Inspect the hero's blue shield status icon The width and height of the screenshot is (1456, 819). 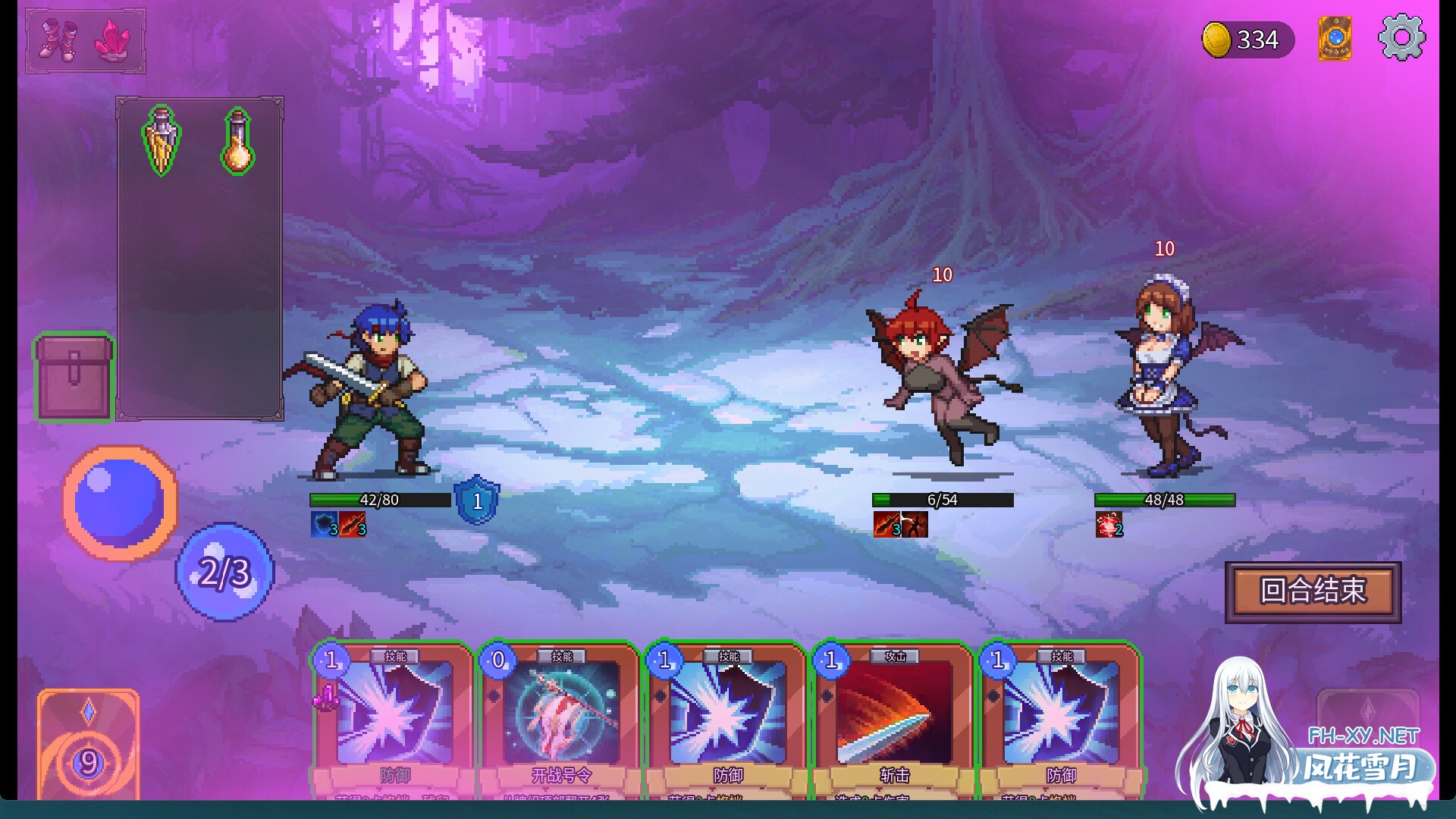pyautogui.click(x=324, y=525)
